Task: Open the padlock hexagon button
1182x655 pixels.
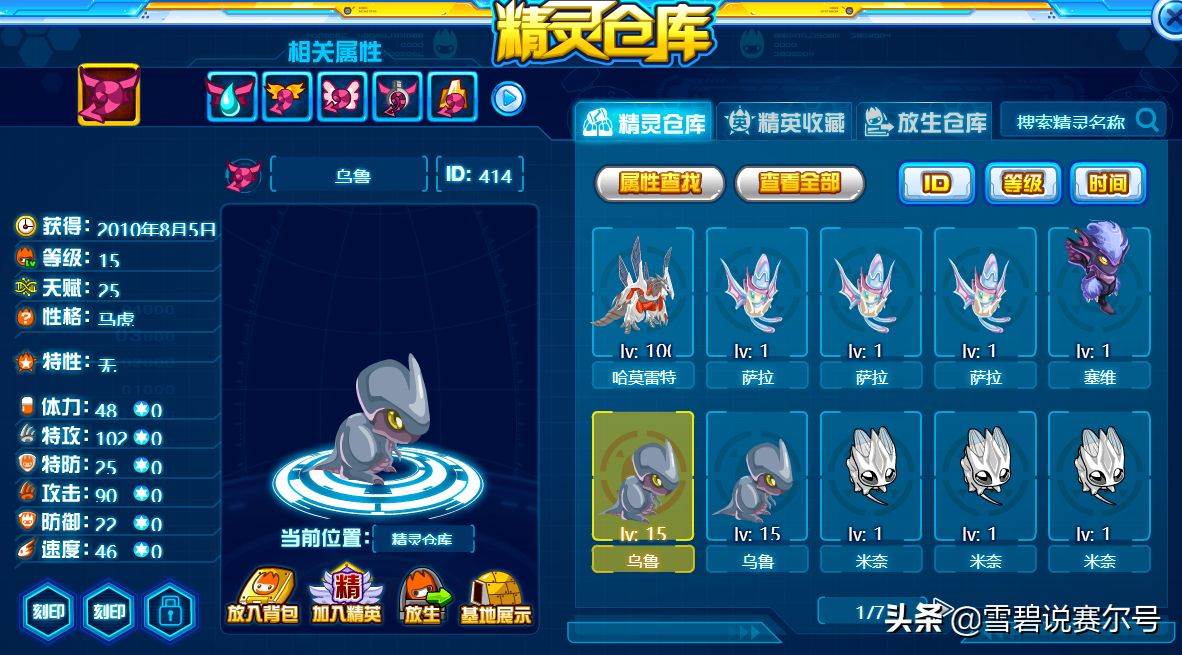Action: coord(170,610)
